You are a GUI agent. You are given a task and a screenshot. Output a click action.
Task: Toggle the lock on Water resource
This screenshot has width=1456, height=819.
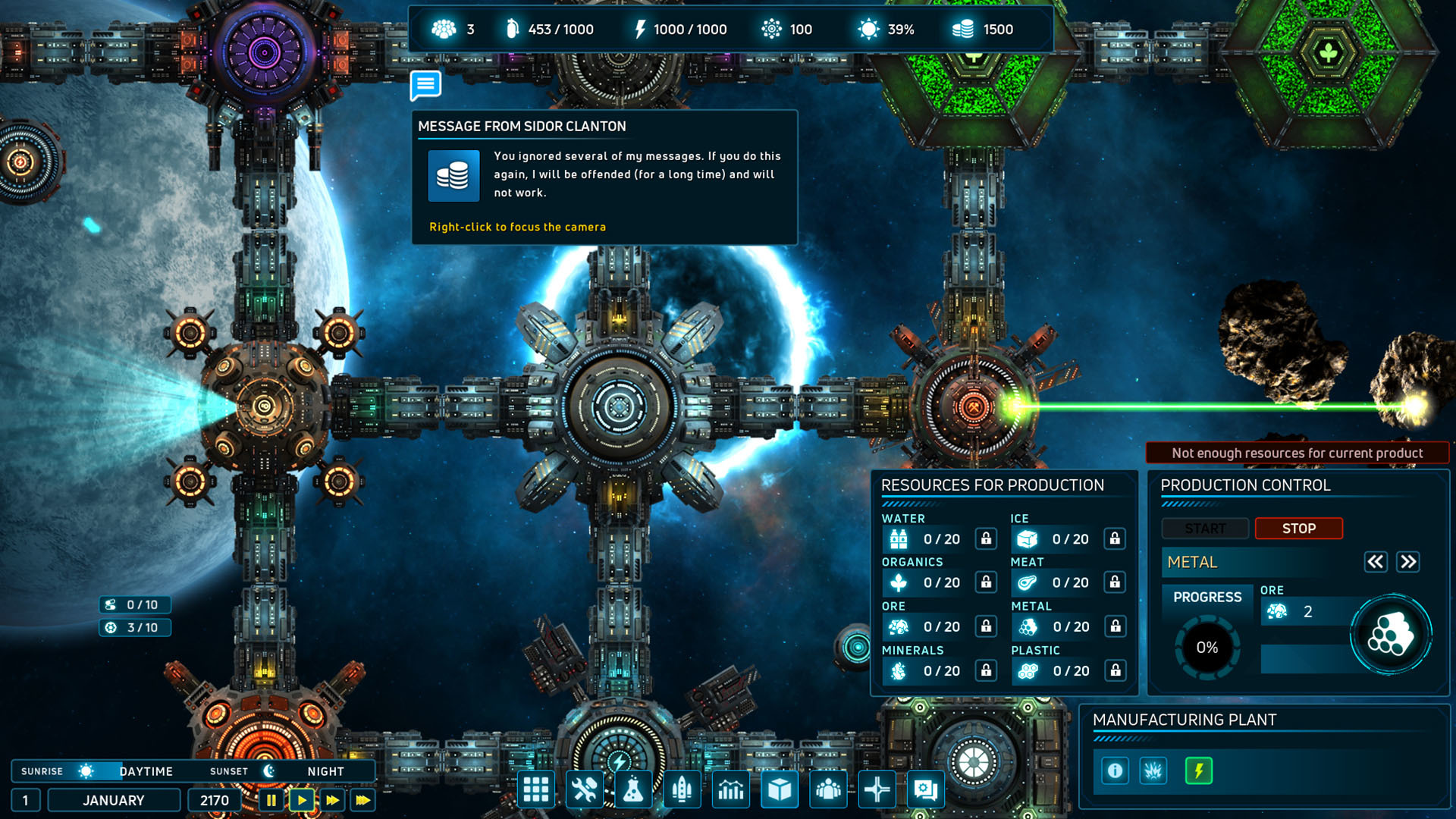986,539
